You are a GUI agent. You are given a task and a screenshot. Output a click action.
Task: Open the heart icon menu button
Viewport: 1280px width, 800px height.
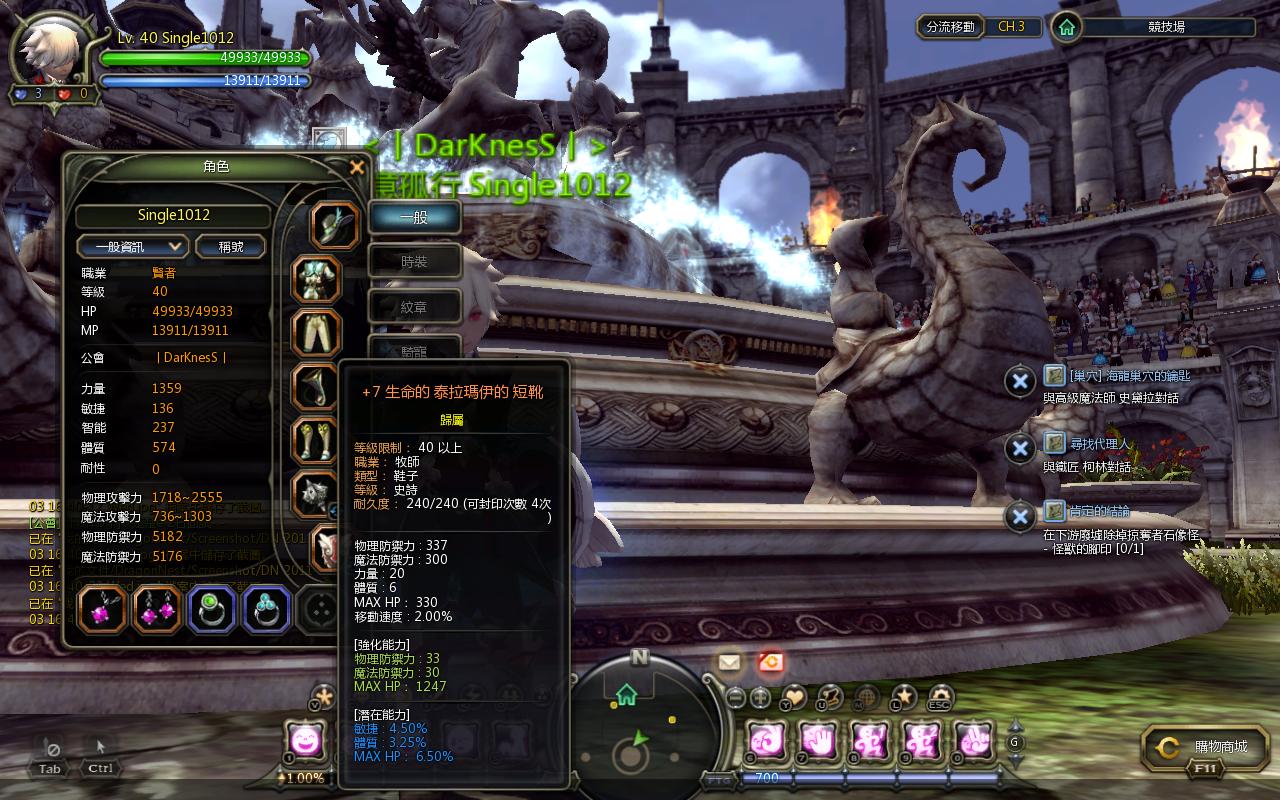click(794, 696)
